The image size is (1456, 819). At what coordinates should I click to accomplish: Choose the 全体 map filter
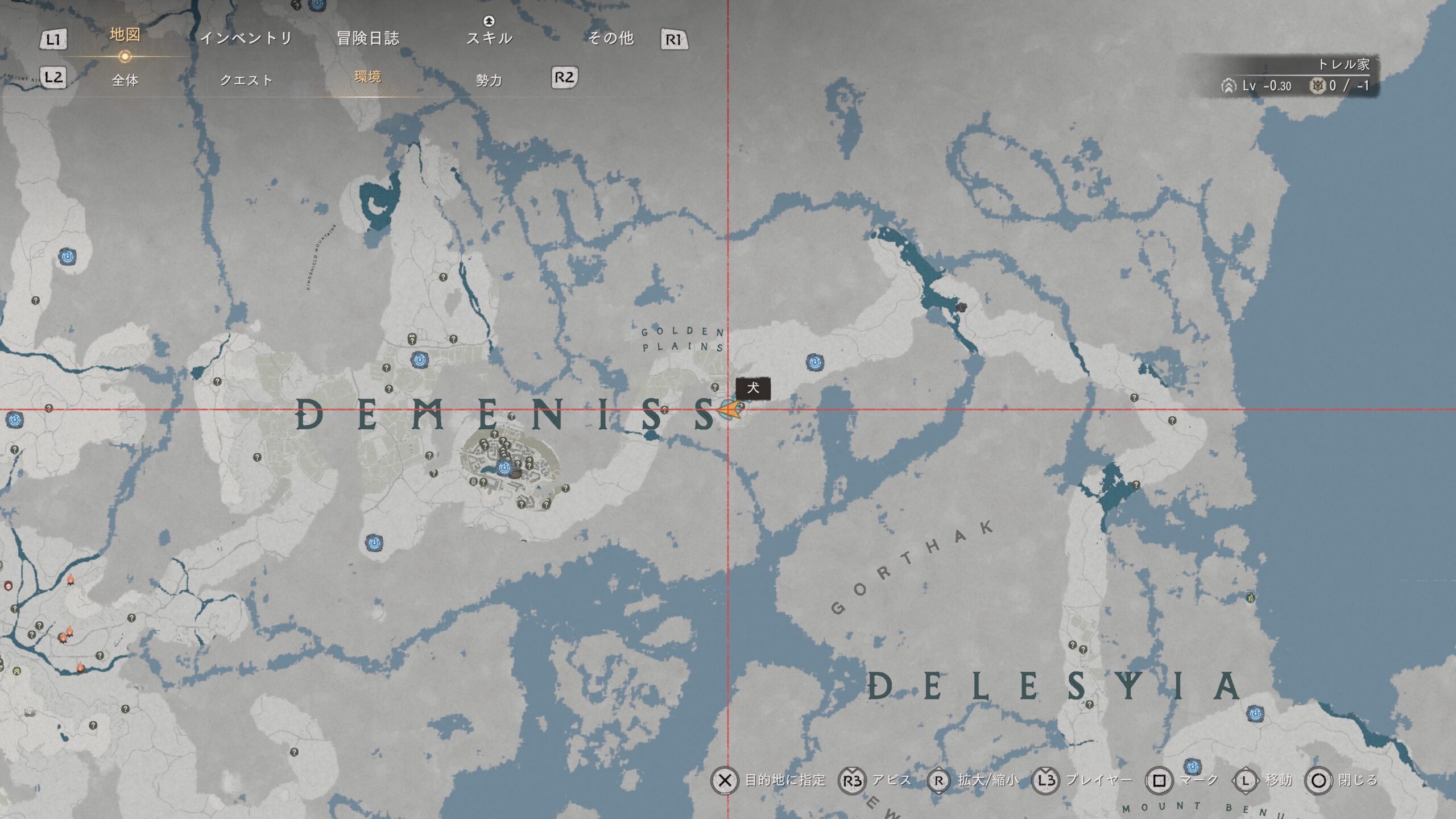click(x=125, y=80)
